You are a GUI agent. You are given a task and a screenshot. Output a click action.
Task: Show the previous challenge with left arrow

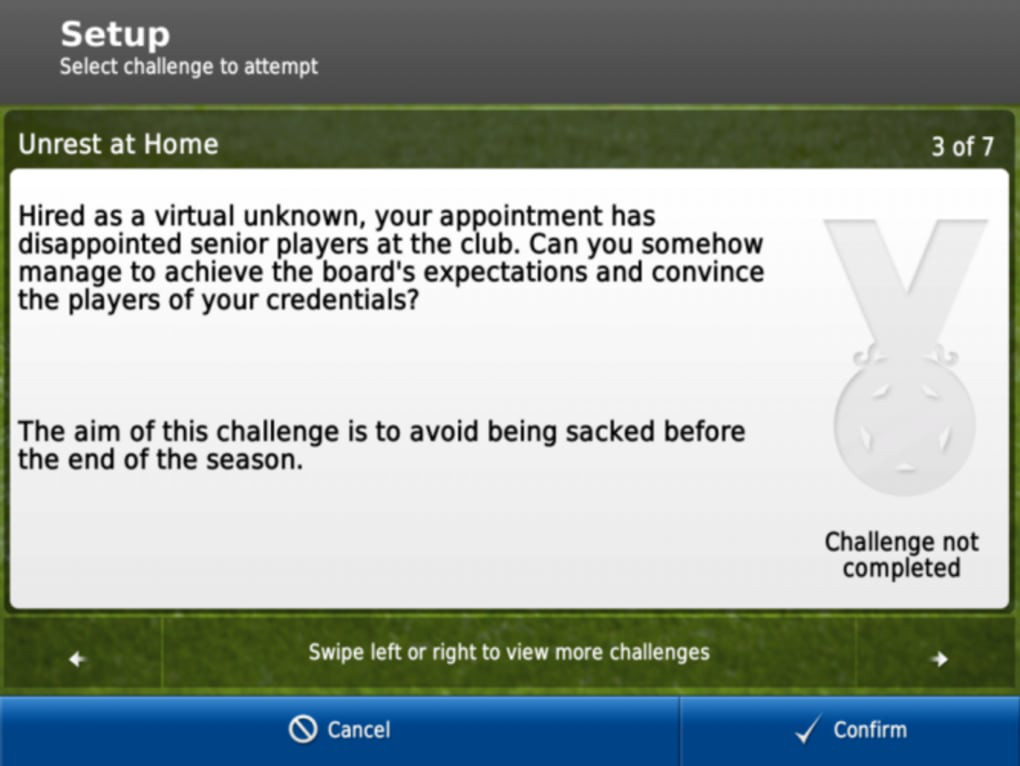click(78, 657)
